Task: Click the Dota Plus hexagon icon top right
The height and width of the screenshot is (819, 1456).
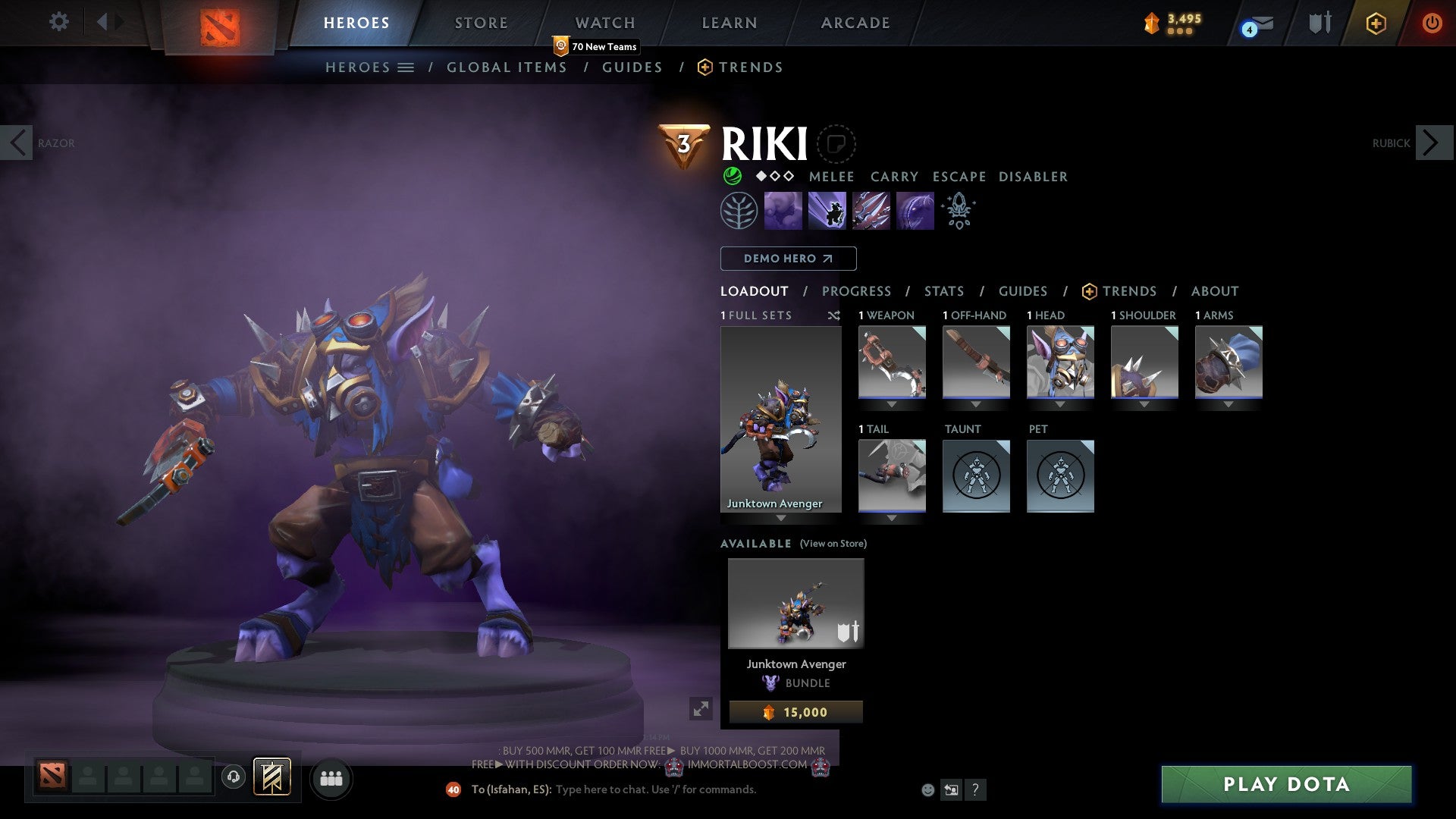Action: point(1376,24)
